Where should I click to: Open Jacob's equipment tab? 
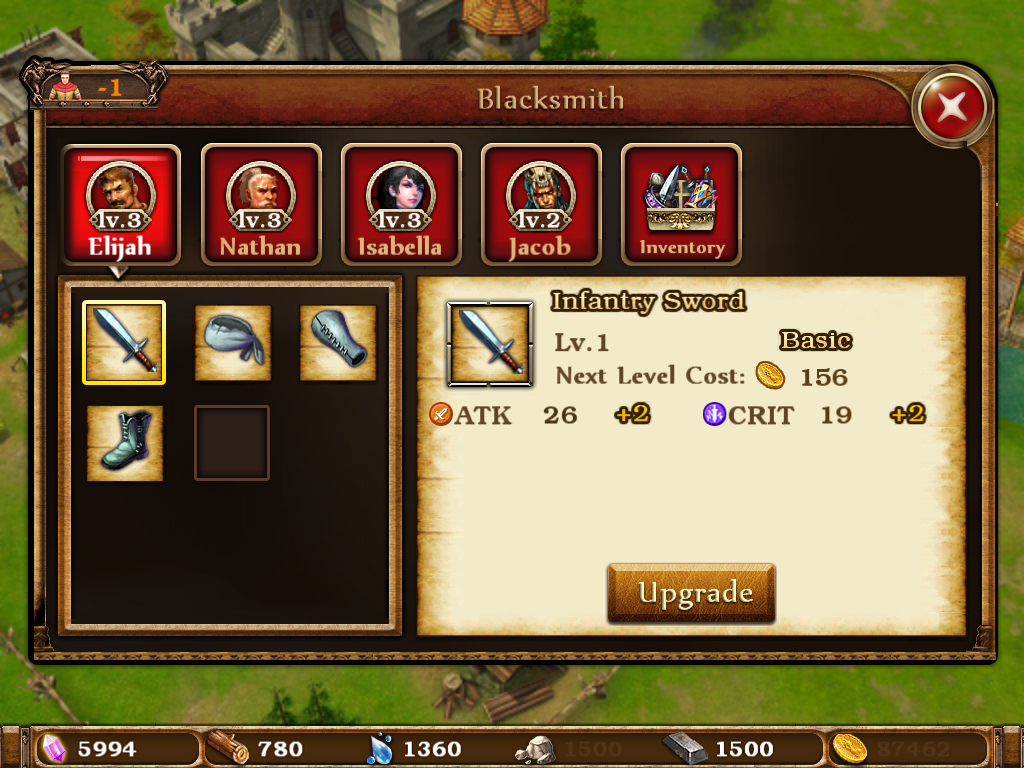pos(540,205)
